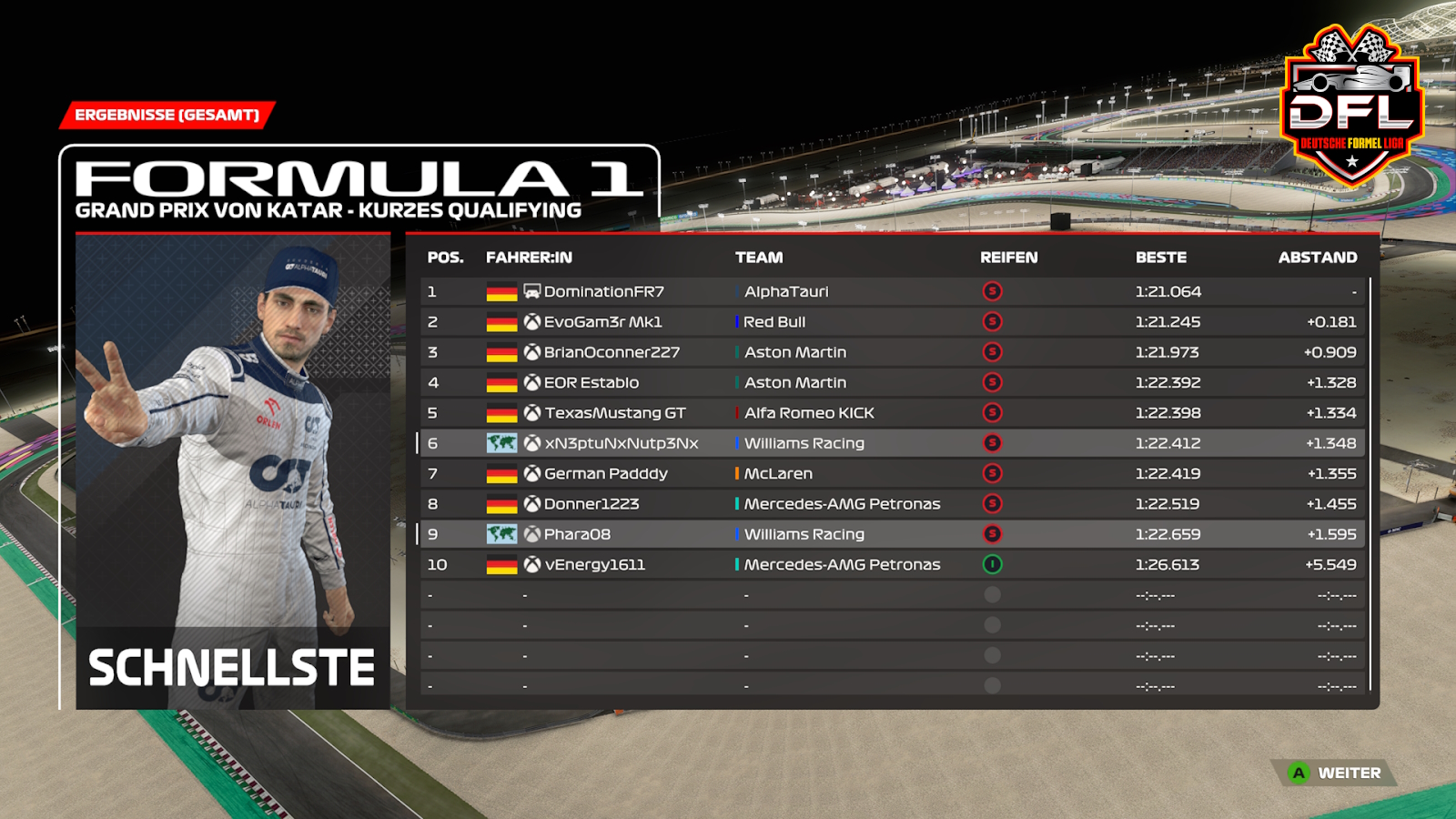Highlight the vEnergy1611 row
Image resolution: width=1456 pixels, height=819 pixels.
pyautogui.click(x=892, y=564)
